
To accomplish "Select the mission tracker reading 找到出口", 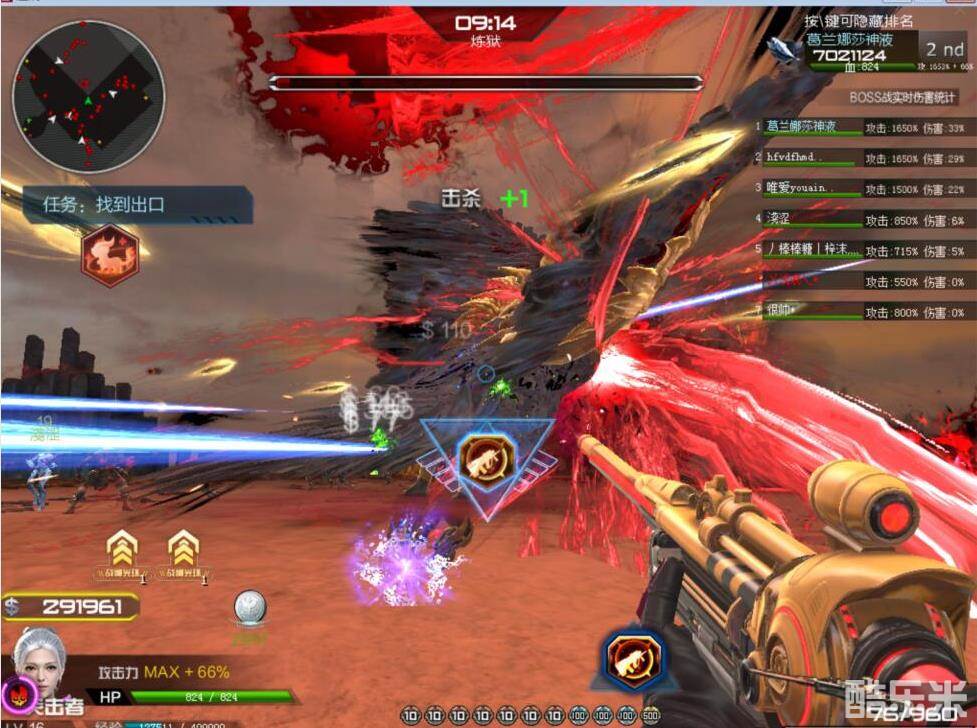I will (x=137, y=205).
